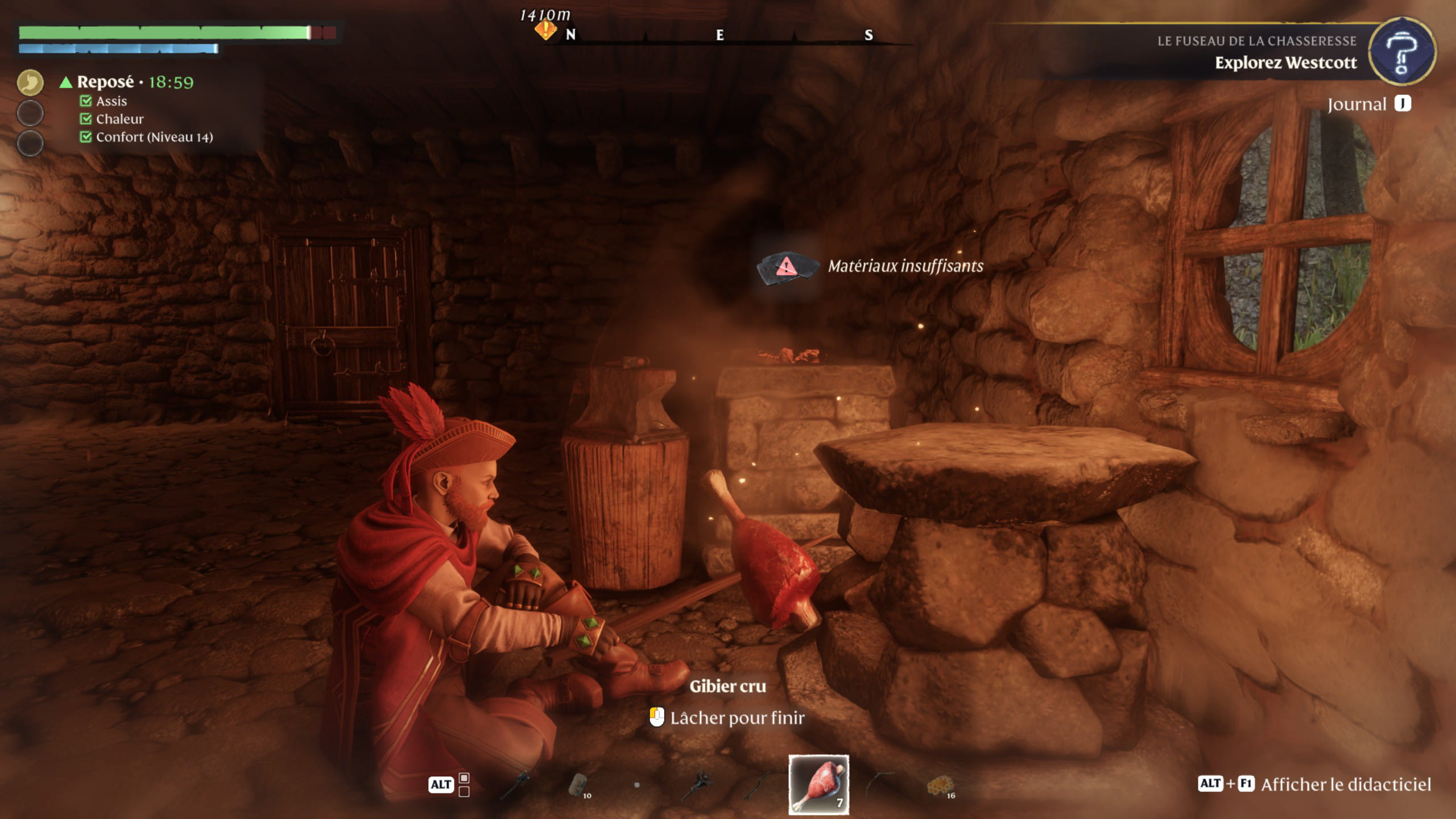Select the raw game meat hotbar slot

[x=818, y=784]
